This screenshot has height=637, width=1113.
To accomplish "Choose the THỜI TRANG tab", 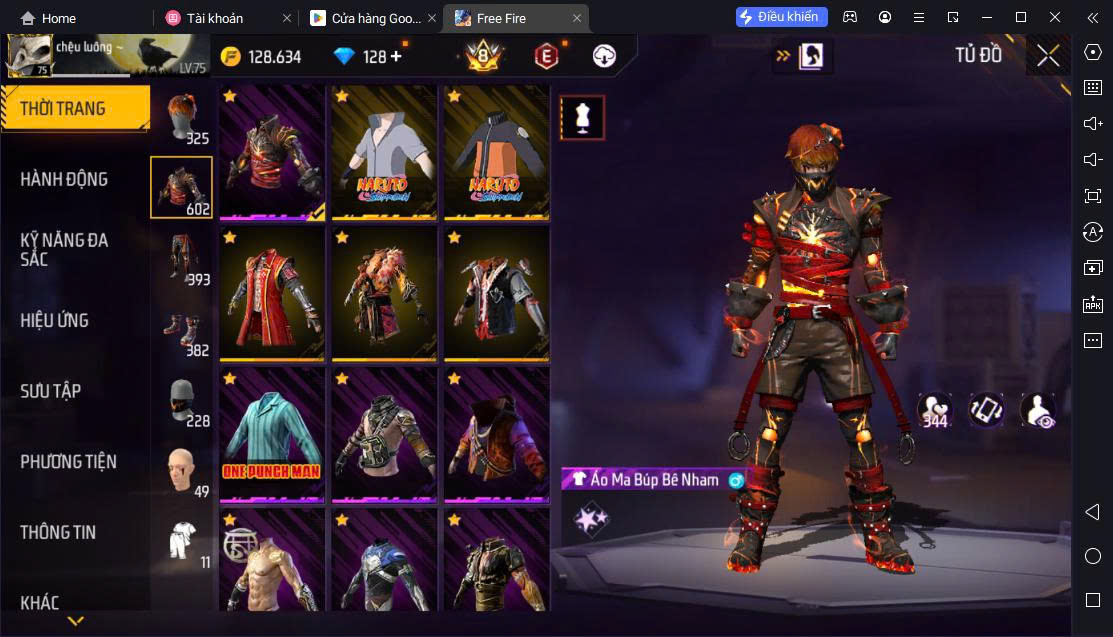I will (62, 108).
